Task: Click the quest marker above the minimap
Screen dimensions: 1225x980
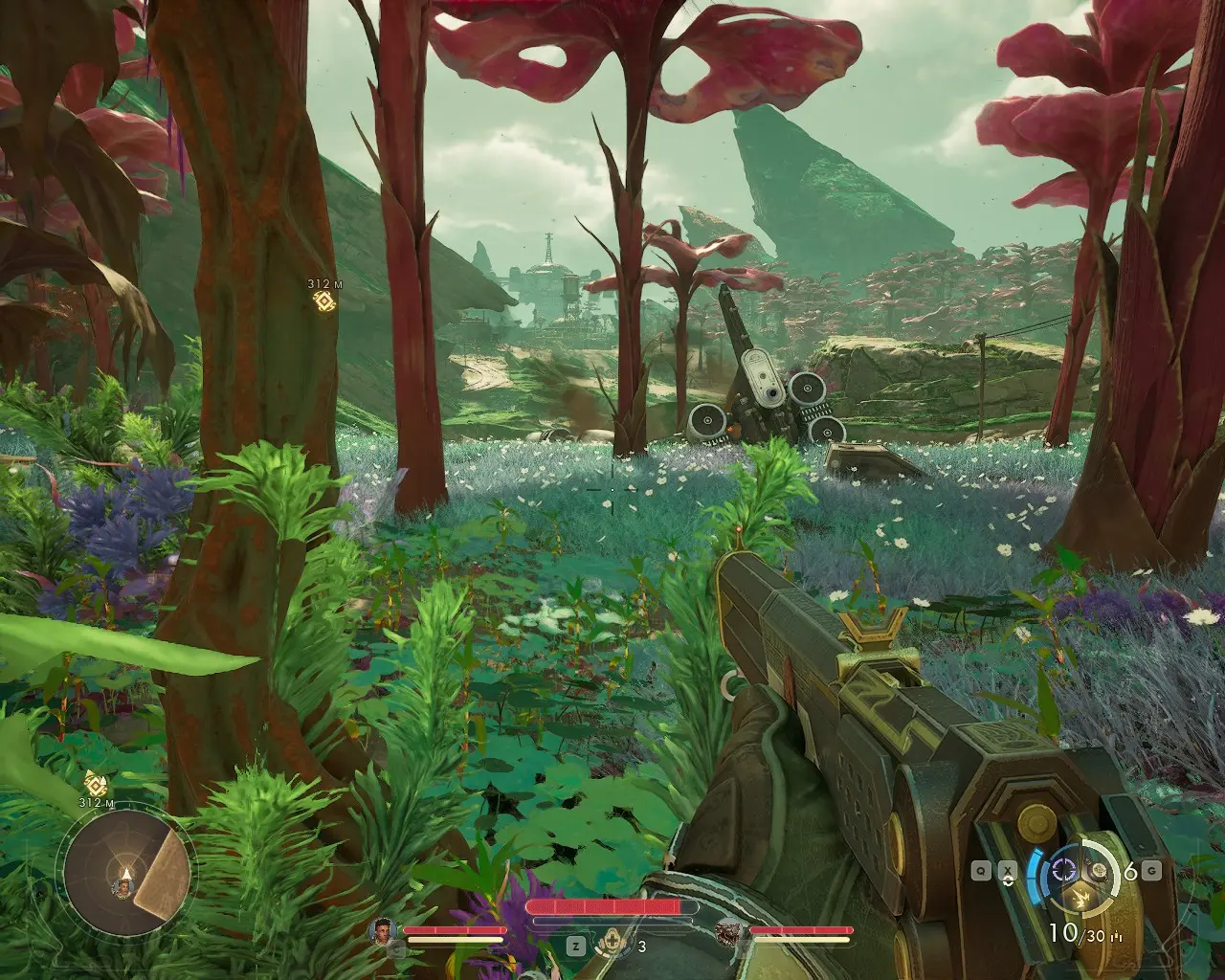Action: [x=94, y=783]
